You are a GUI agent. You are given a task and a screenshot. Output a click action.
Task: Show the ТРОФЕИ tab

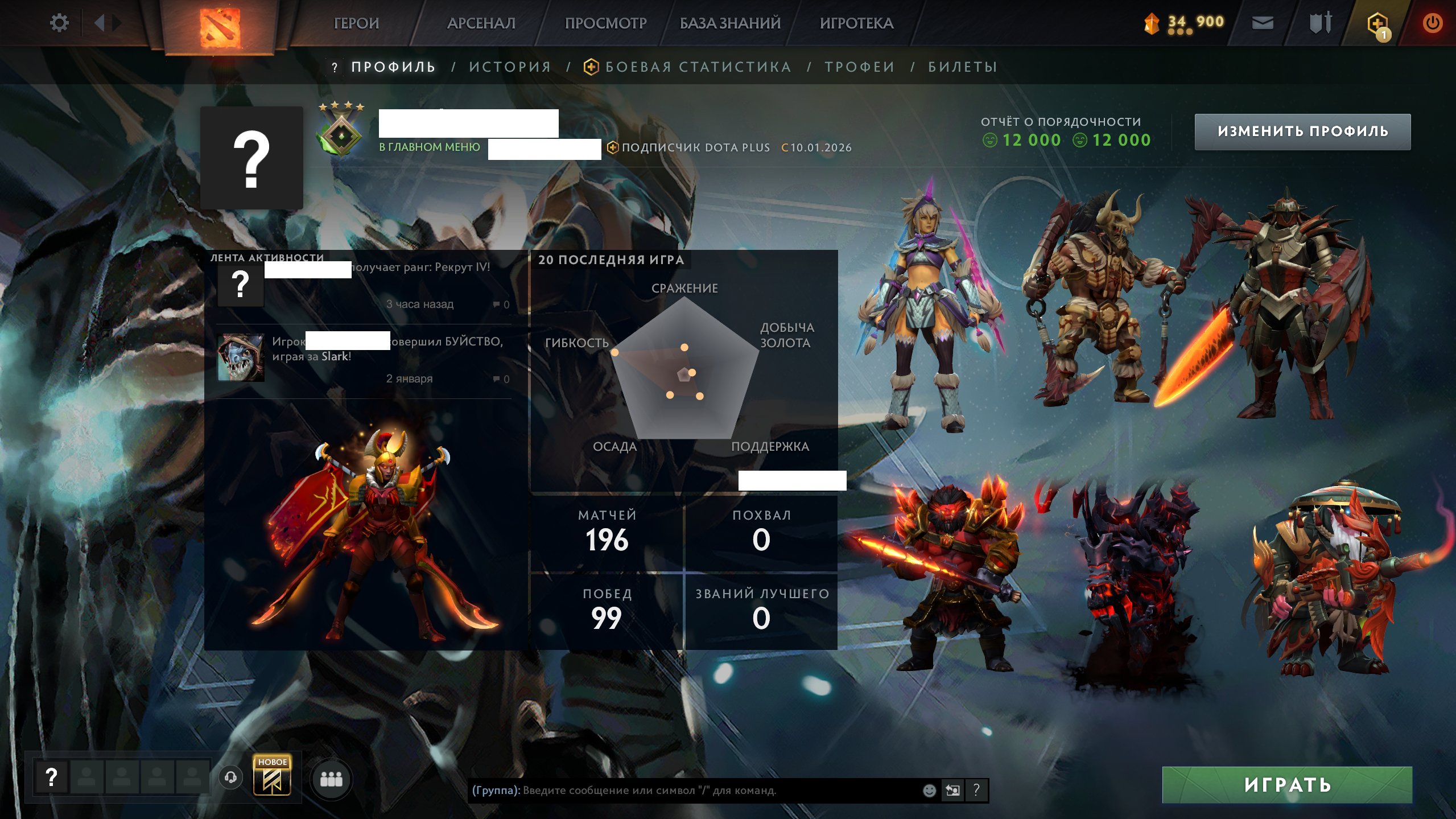(860, 67)
